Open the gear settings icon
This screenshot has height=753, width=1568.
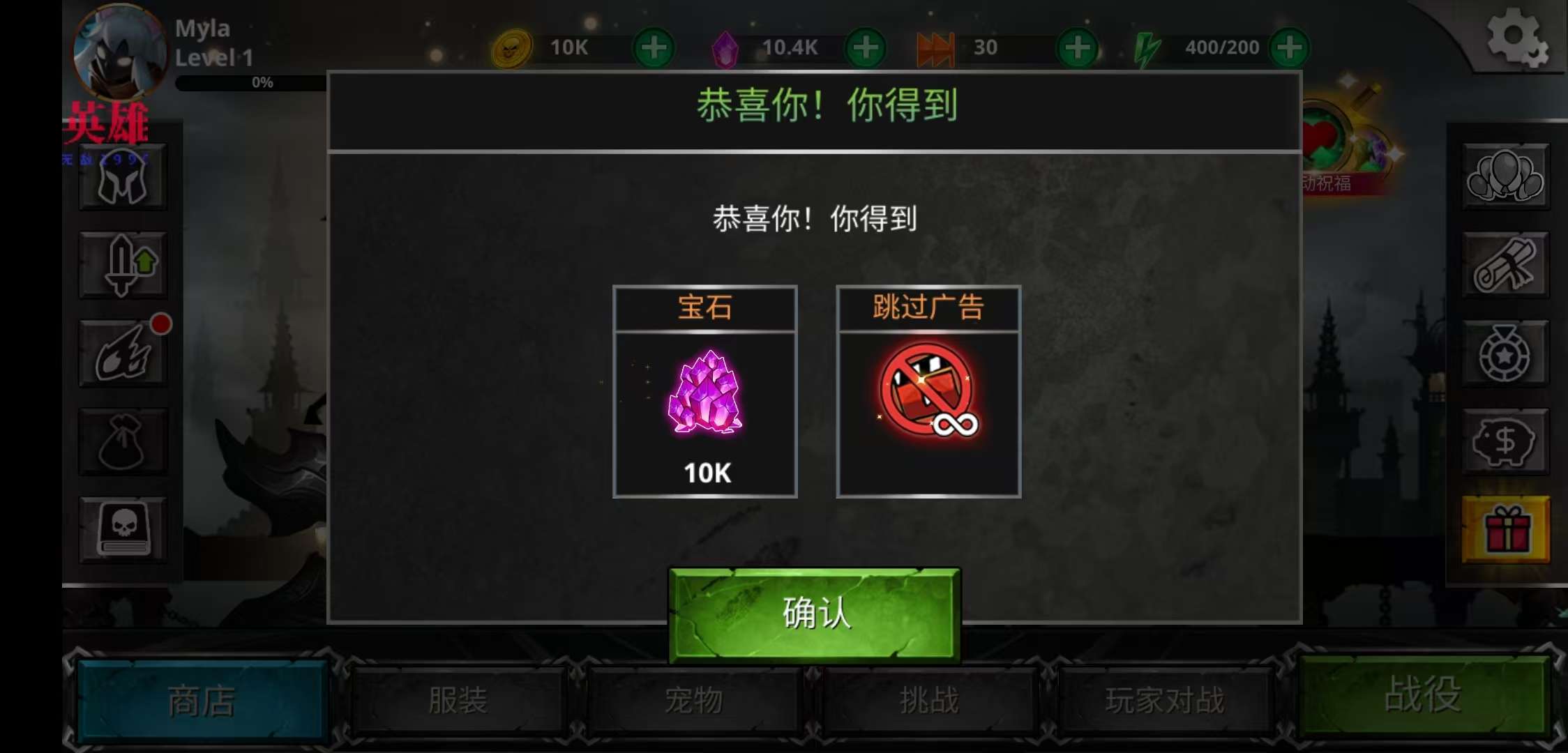tap(1515, 37)
